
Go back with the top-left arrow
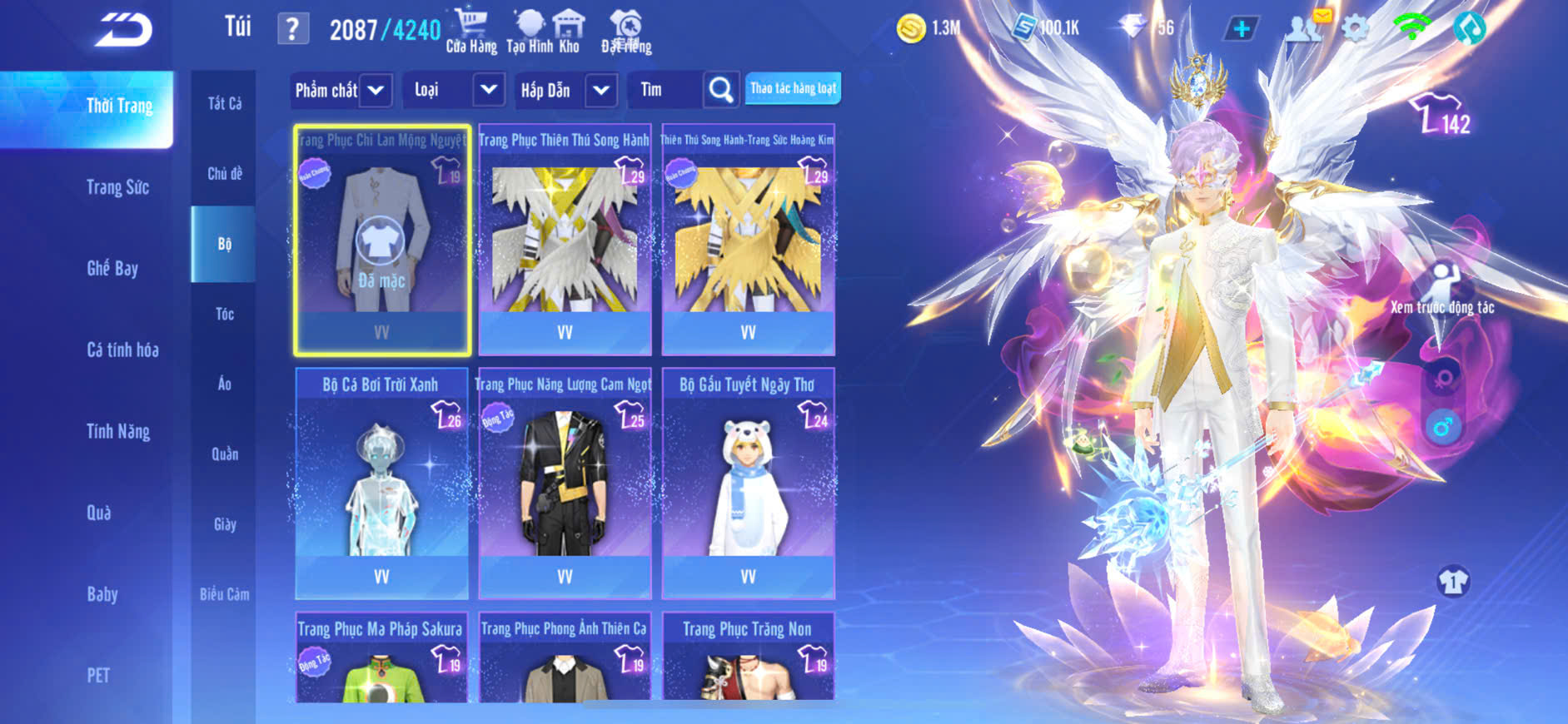click(123, 30)
